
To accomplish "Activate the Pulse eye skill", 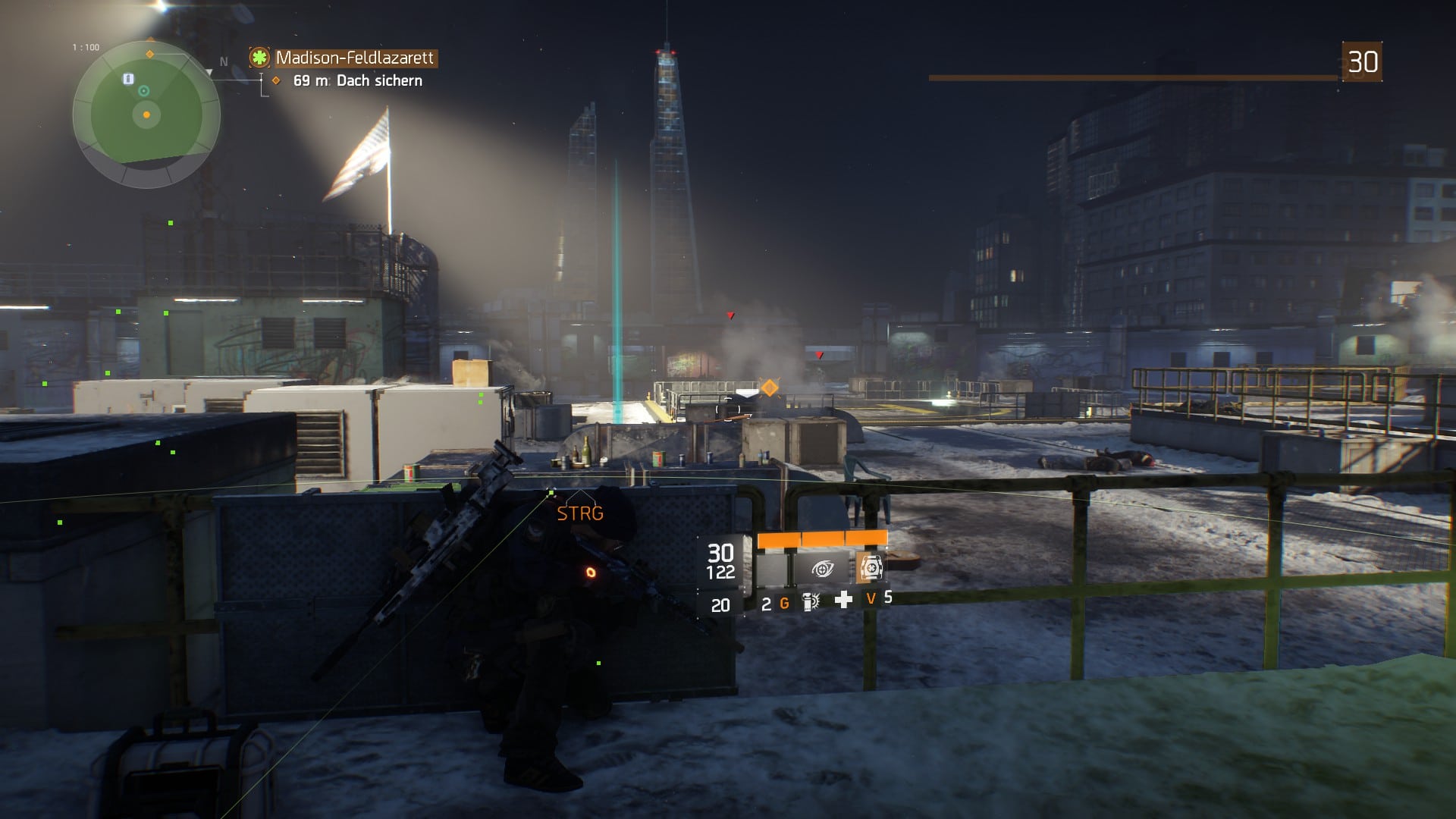I will click(x=822, y=568).
